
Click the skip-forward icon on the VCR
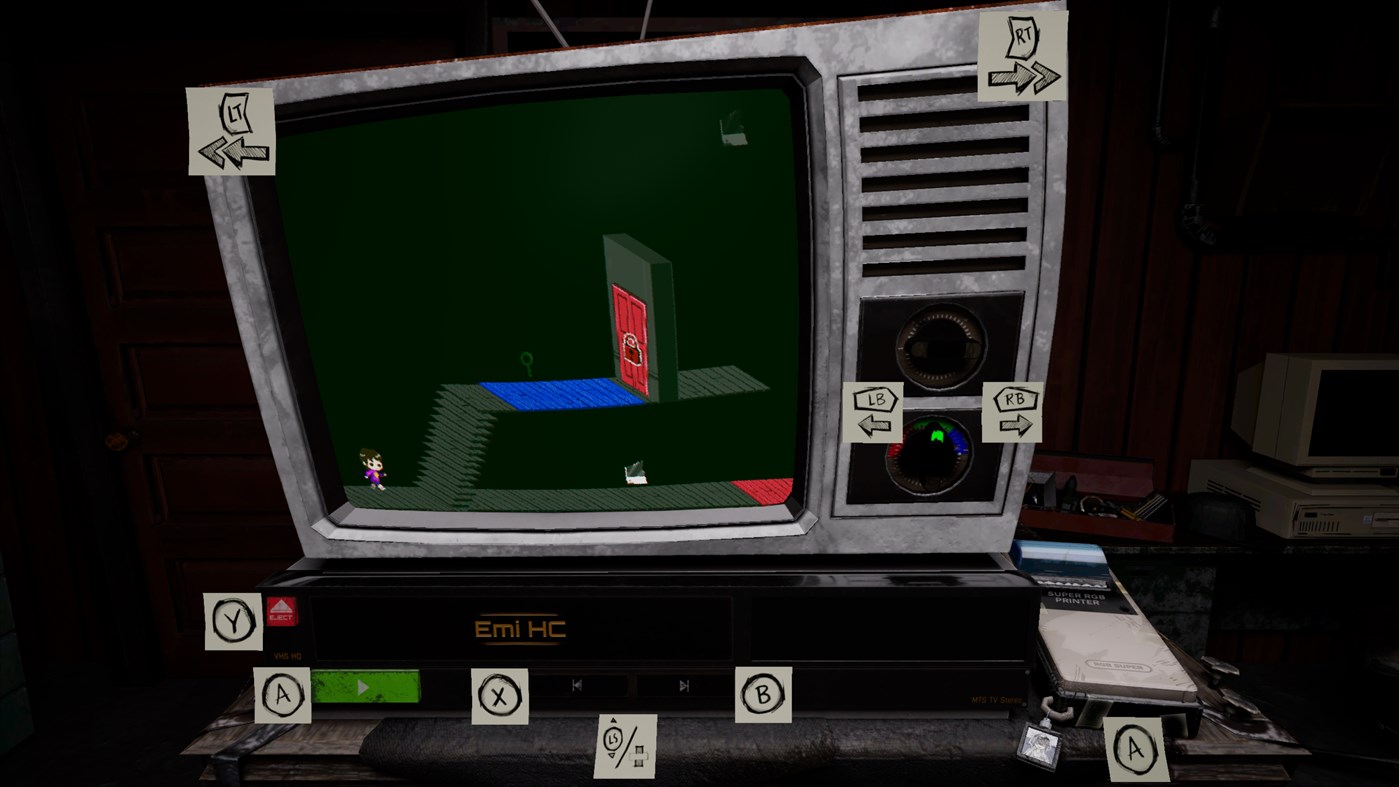click(x=684, y=685)
